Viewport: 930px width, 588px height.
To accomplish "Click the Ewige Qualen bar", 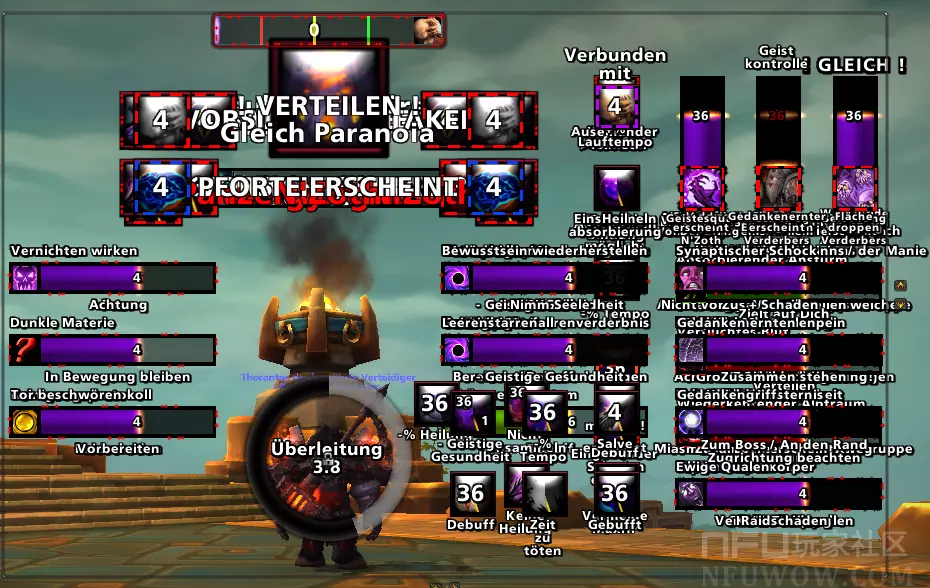I will coord(780,493).
